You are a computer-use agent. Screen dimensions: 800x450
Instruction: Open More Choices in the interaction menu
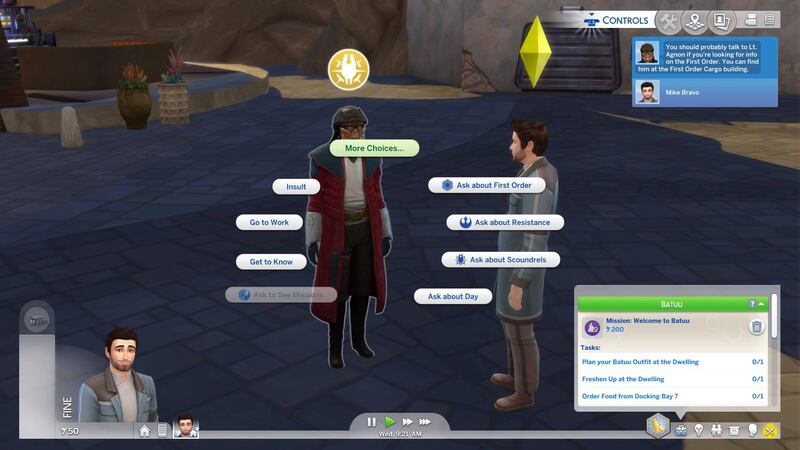click(x=374, y=148)
